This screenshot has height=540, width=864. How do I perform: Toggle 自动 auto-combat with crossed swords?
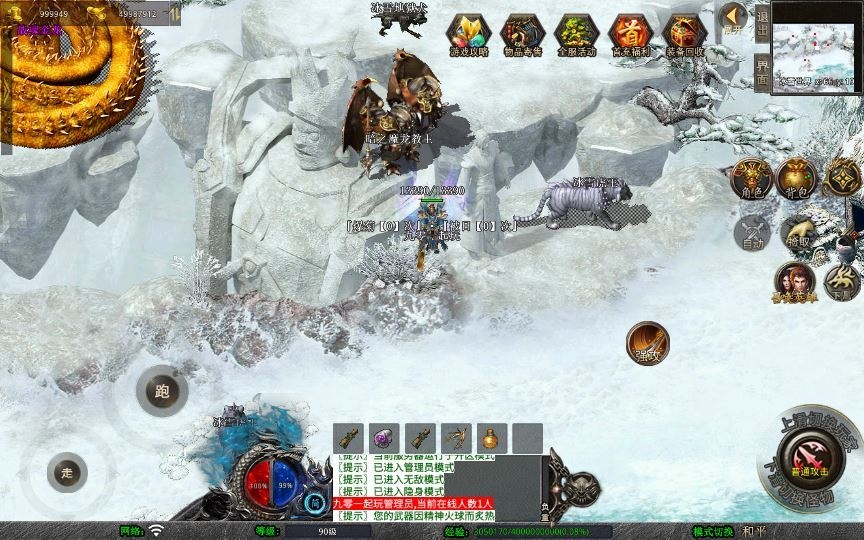752,233
